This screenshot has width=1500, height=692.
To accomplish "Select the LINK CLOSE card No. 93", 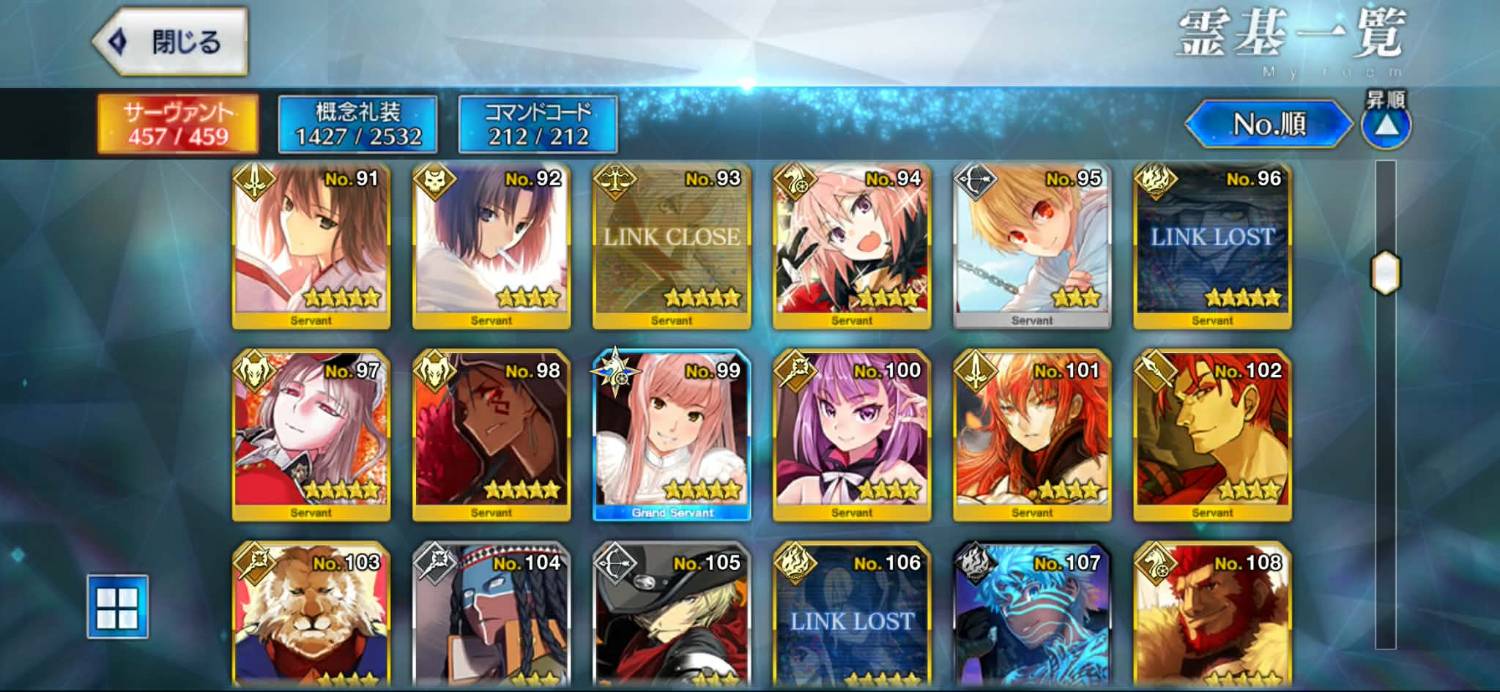I will tap(671, 245).
